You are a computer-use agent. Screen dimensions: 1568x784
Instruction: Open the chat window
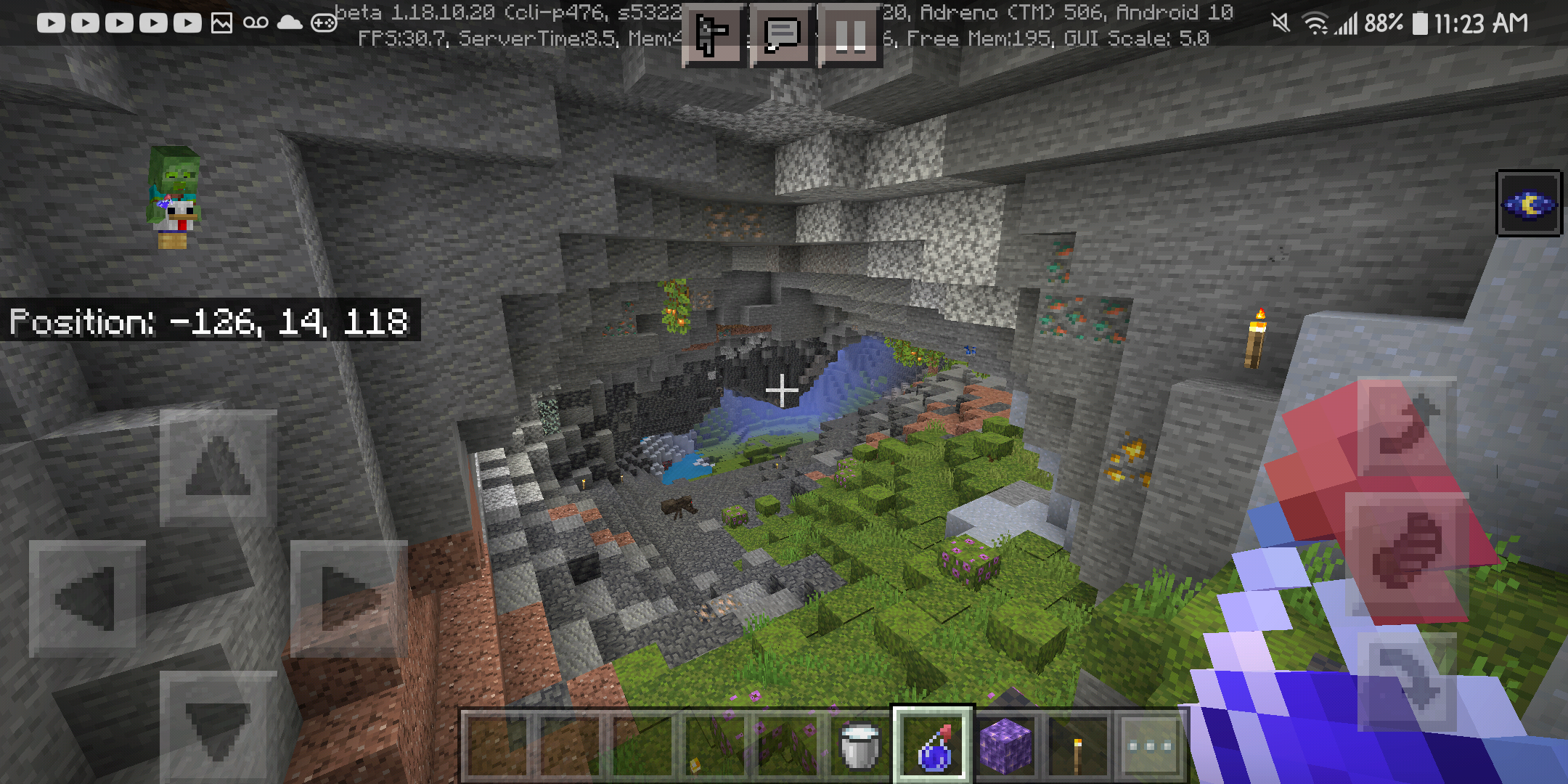coord(782,35)
